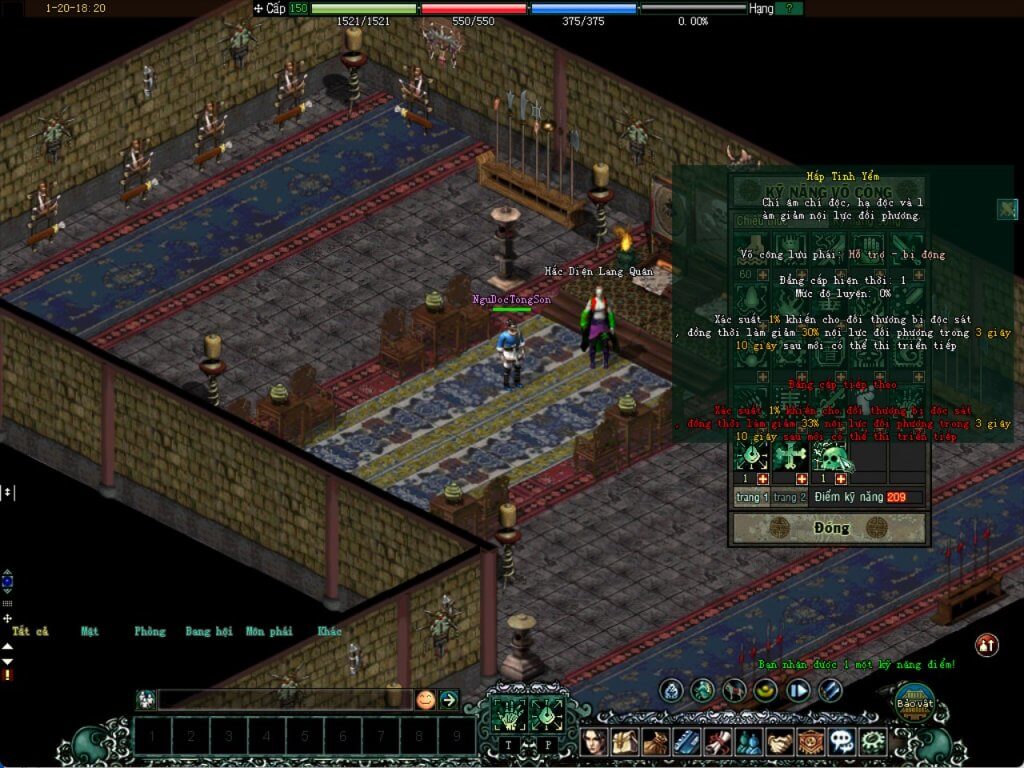Screen dimensions: 1024x768
Task: Close the skill window with Đóng
Action: tap(830, 528)
